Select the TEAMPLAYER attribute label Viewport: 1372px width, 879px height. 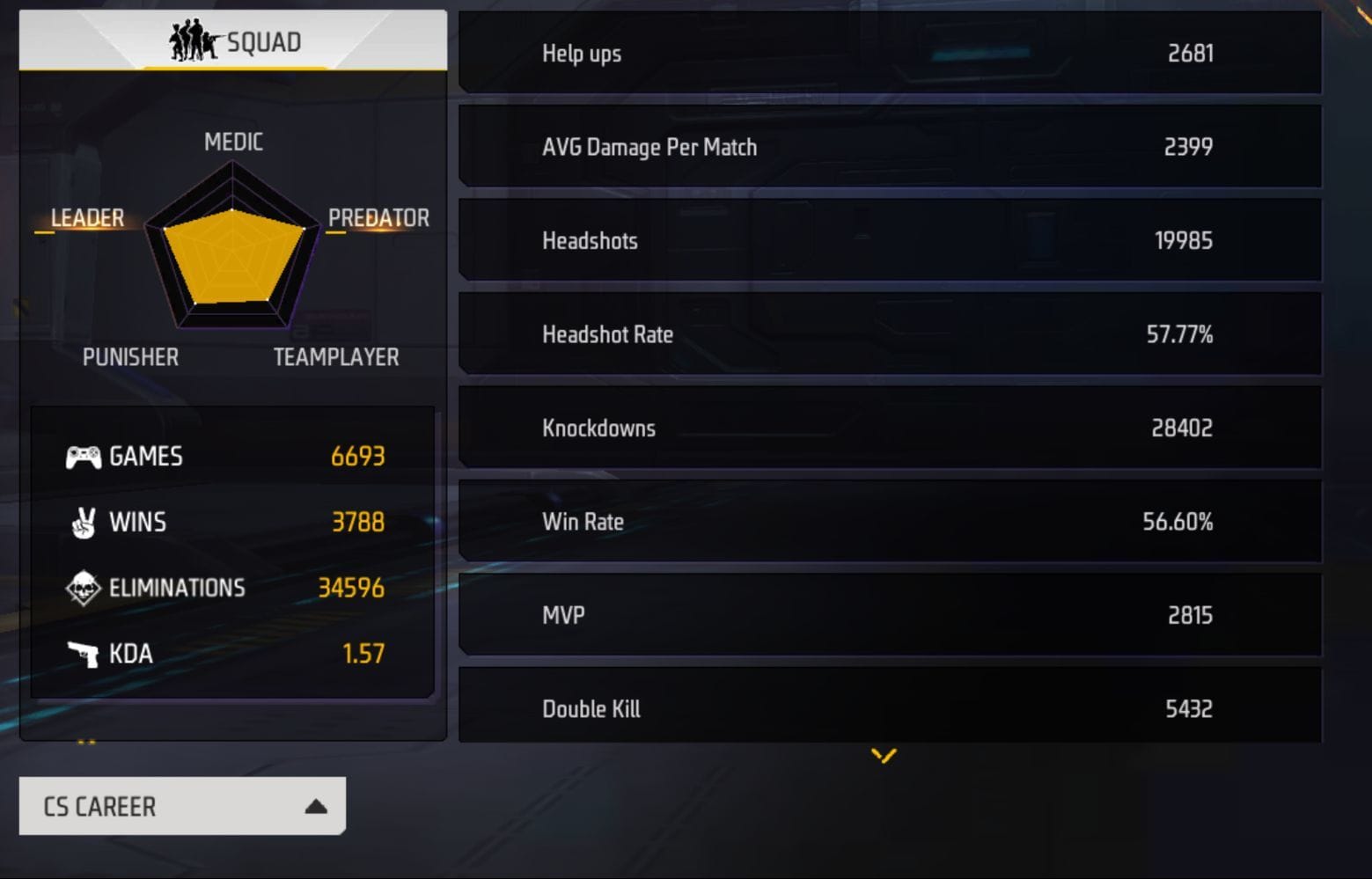pyautogui.click(x=336, y=356)
